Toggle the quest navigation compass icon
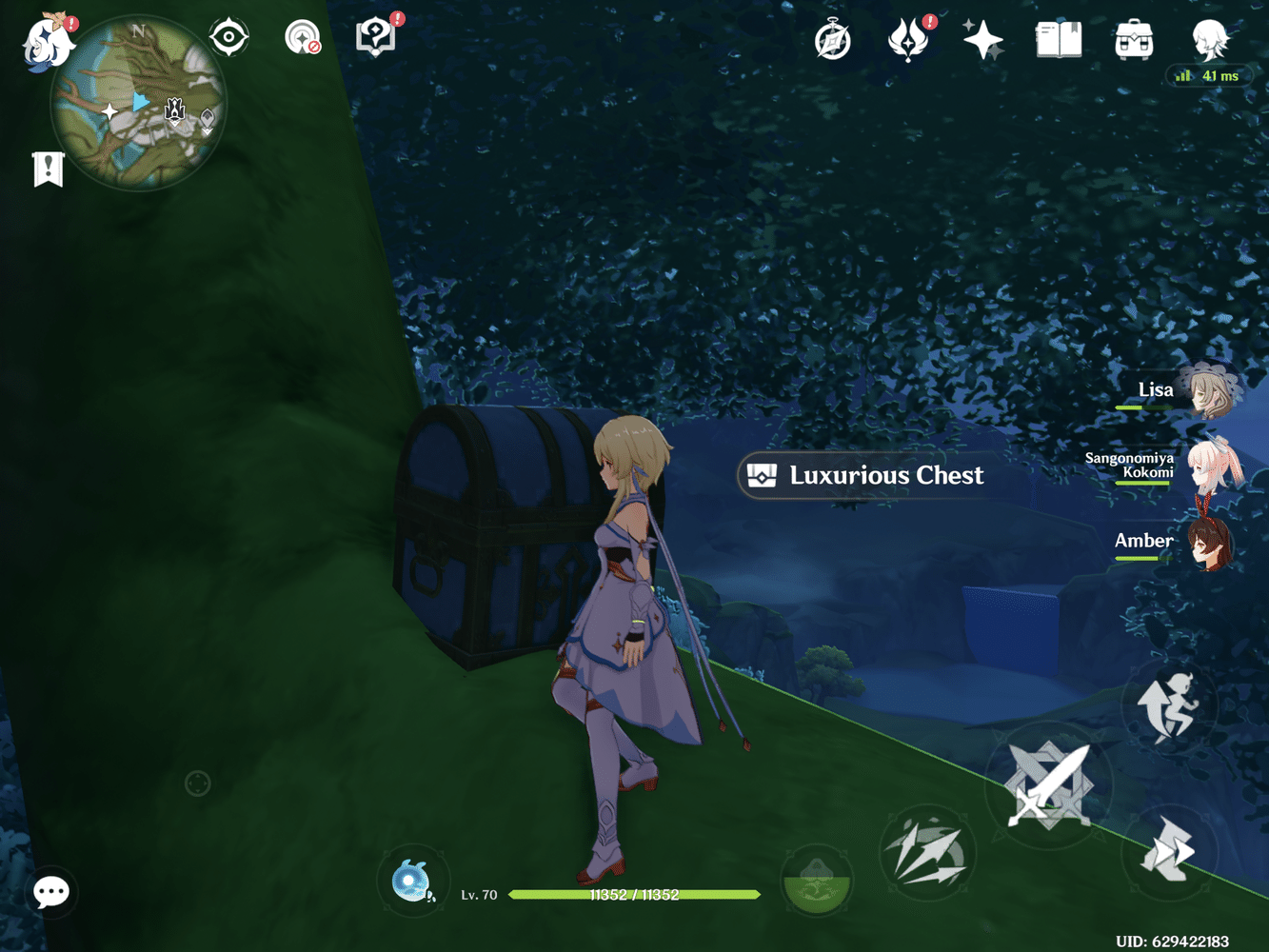Viewport: 1269px width, 952px height. (832, 40)
